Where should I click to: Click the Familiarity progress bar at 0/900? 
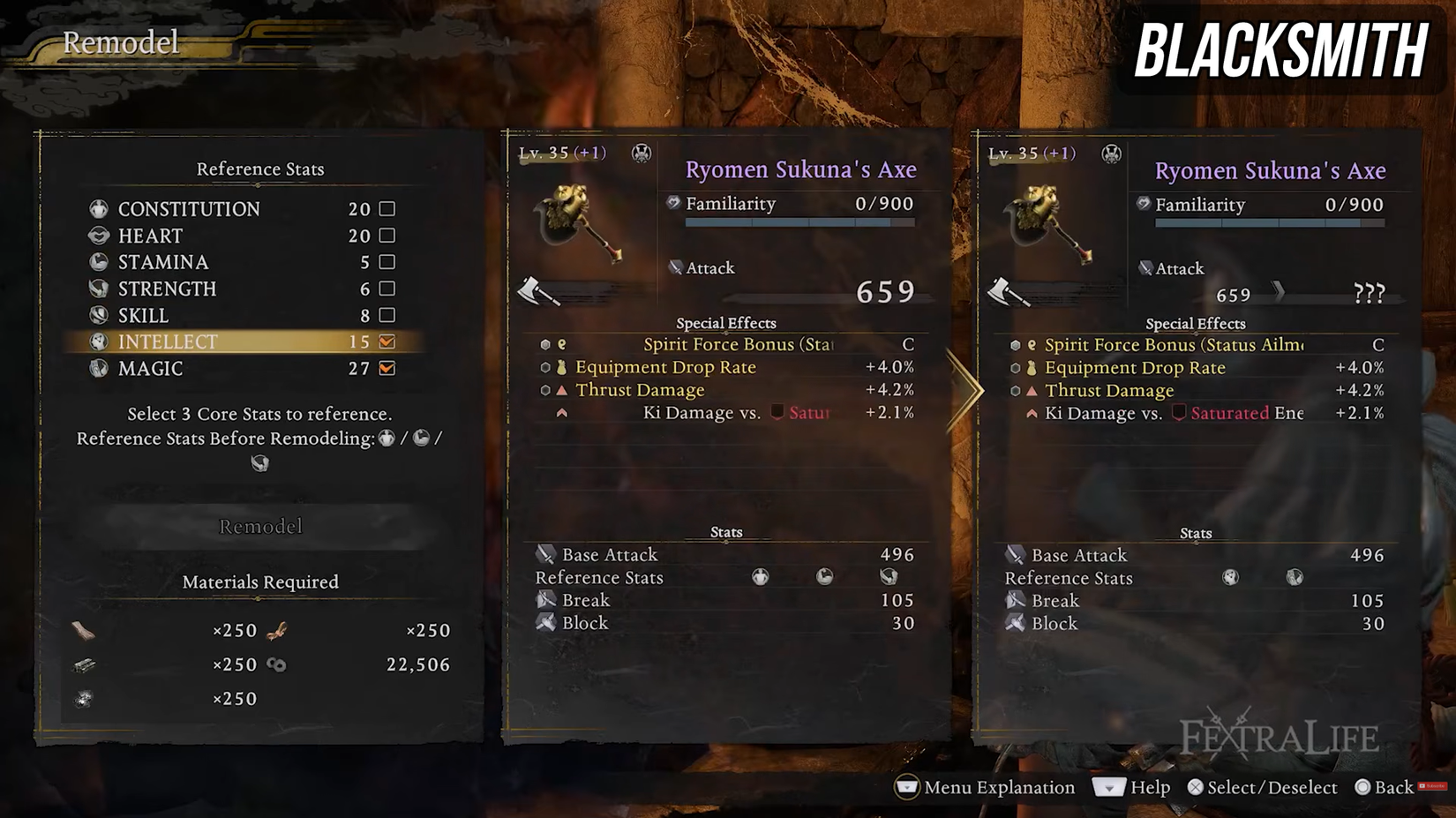799,222
